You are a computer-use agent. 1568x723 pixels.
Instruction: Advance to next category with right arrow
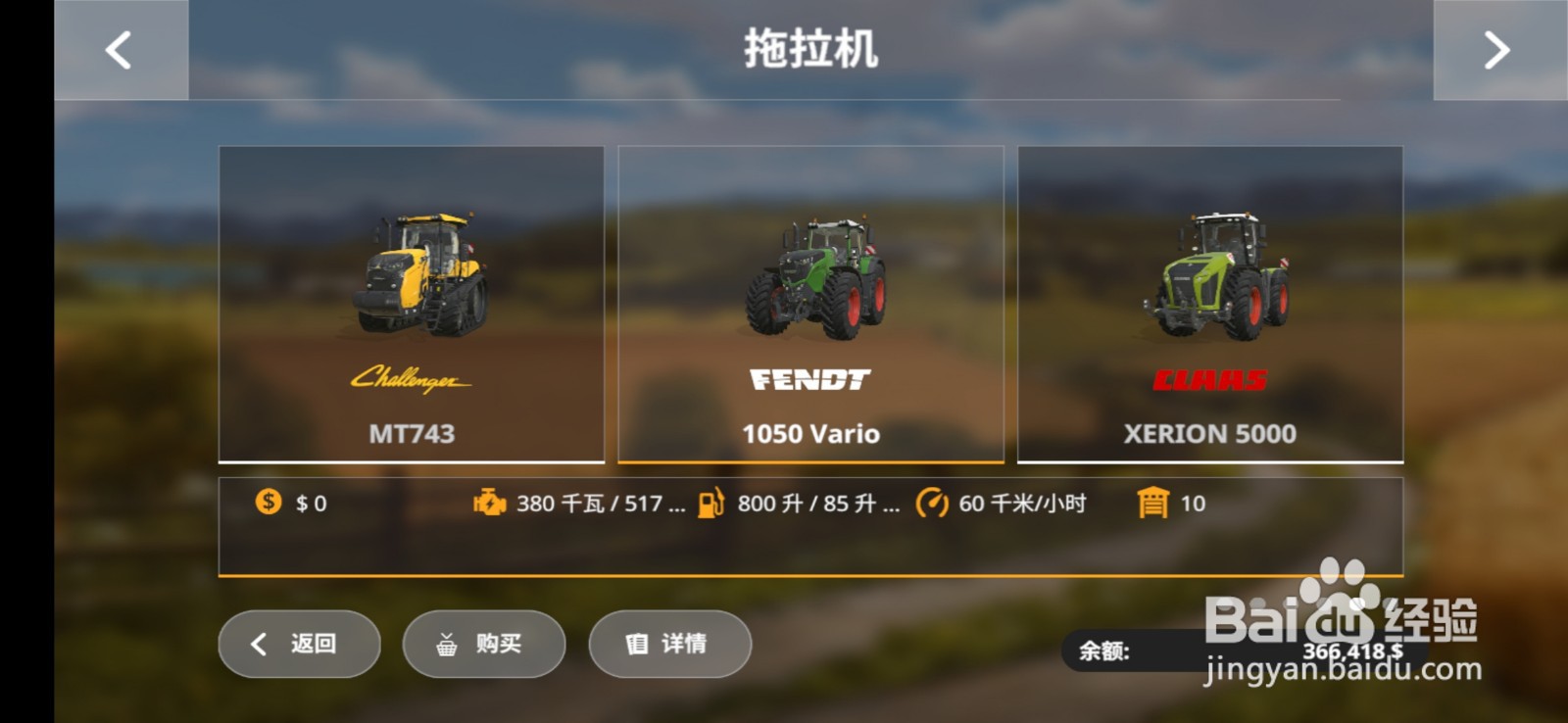click(x=1497, y=49)
